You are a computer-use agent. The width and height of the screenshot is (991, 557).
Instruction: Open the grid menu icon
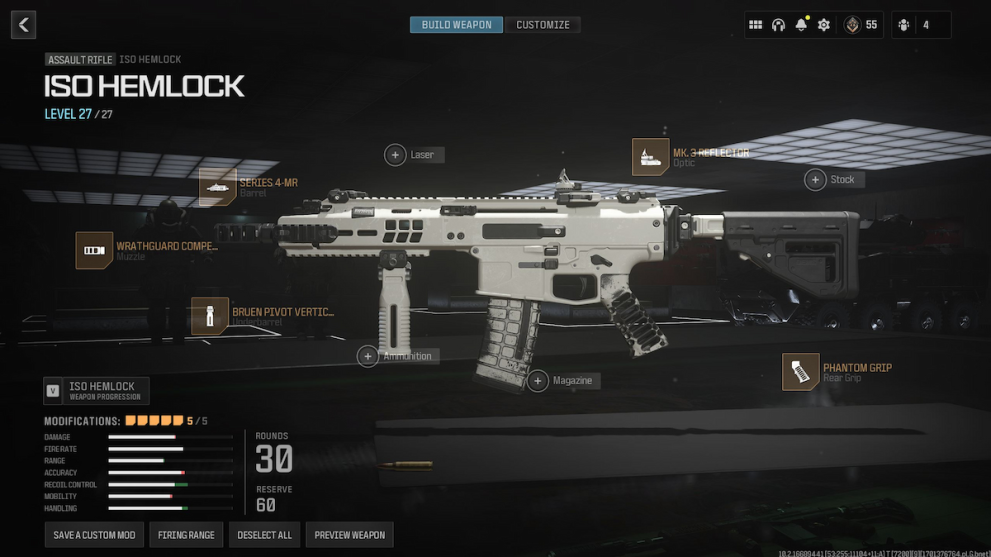pyautogui.click(x=756, y=25)
